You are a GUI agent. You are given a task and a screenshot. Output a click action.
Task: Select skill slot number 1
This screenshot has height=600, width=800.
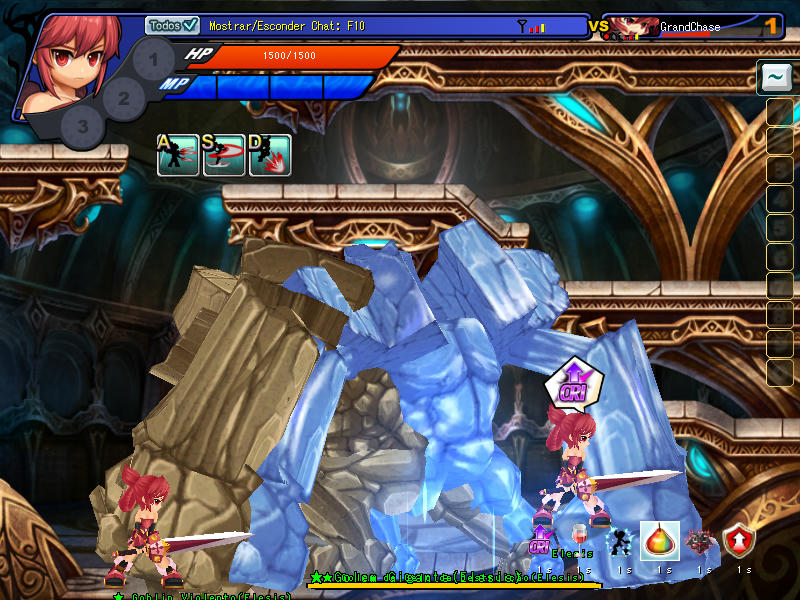153,59
